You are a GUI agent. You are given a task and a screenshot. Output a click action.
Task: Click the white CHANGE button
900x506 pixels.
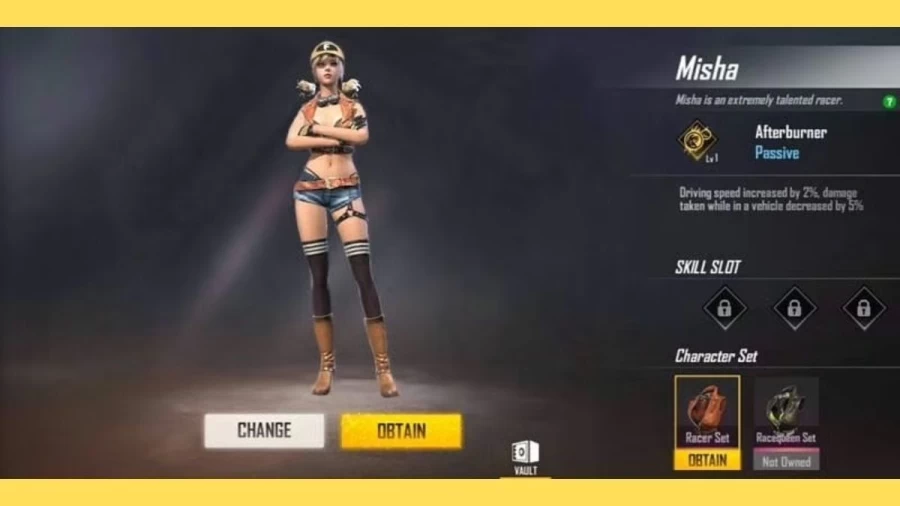click(264, 431)
